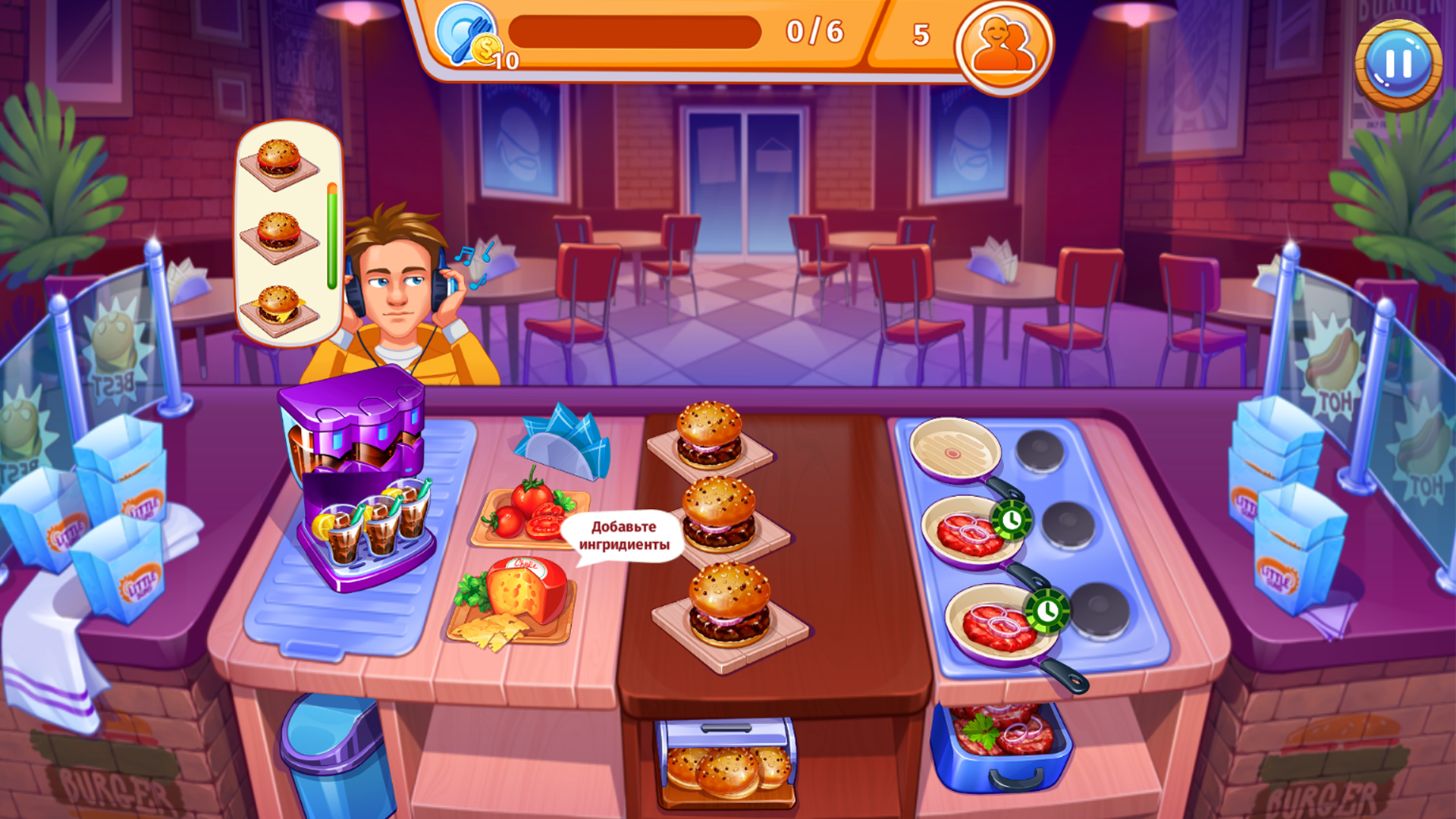Dismiss the 'Добавьте ингридиенты' tutorial bubble
This screenshot has height=819, width=1456.
623,532
